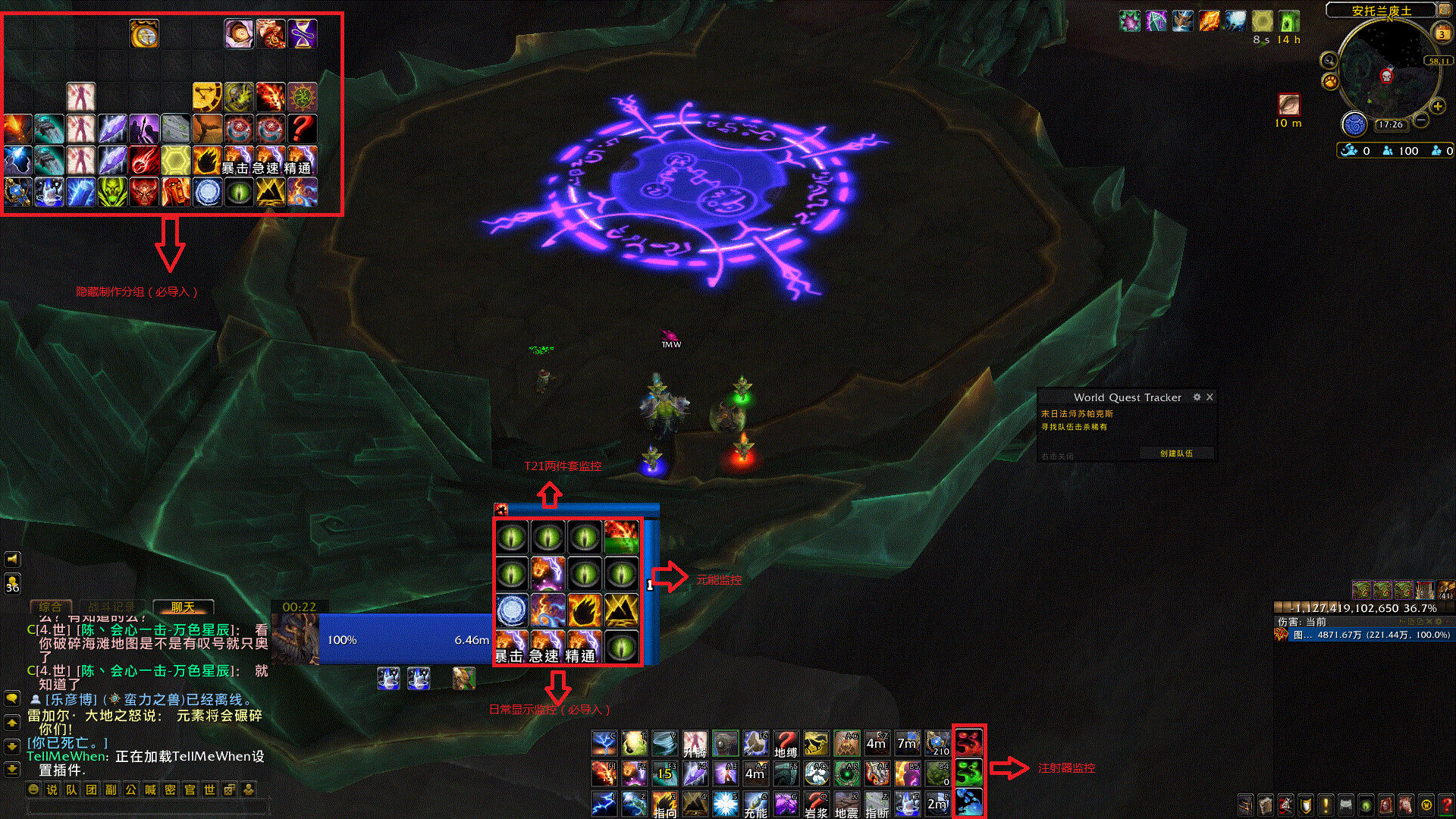The height and width of the screenshot is (819, 1456).
Task: Select the red talents icon in the micro menu
Action: (1286, 805)
